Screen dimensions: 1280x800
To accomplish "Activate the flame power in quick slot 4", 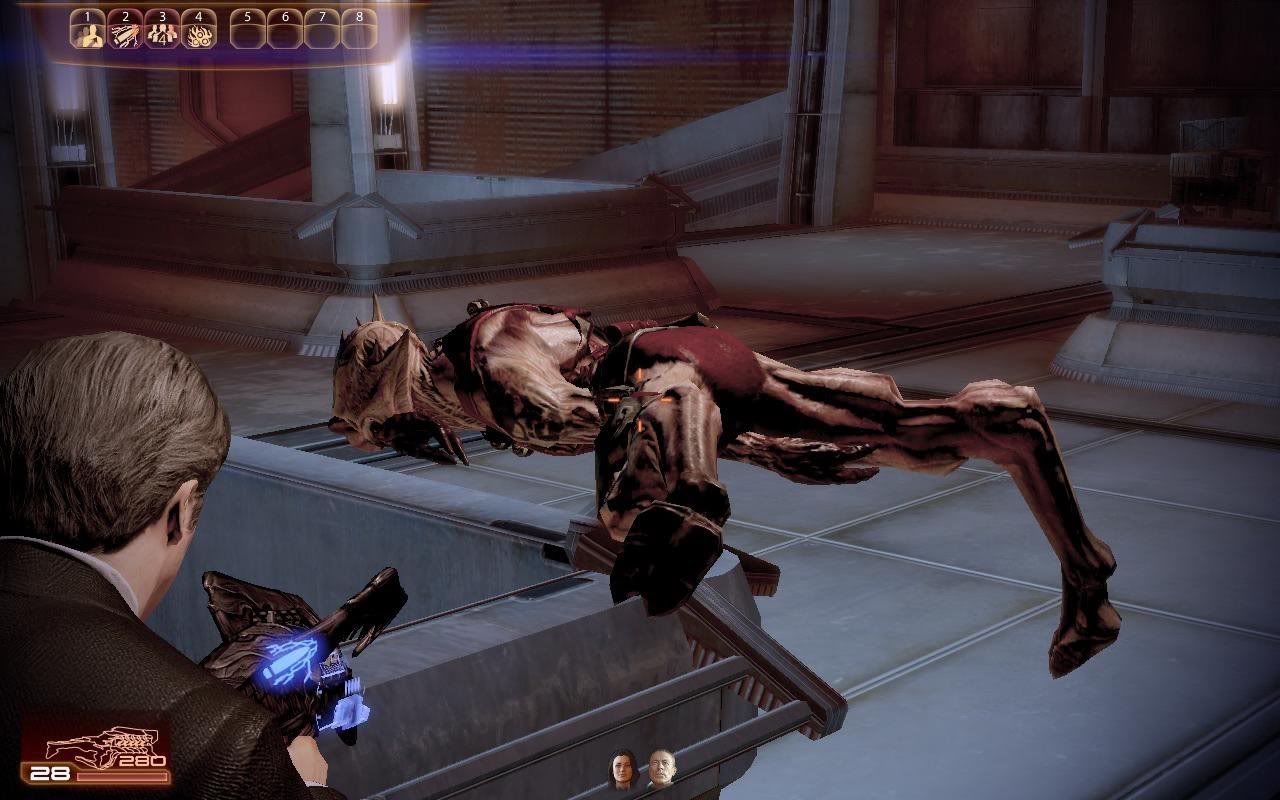I will pos(199,32).
